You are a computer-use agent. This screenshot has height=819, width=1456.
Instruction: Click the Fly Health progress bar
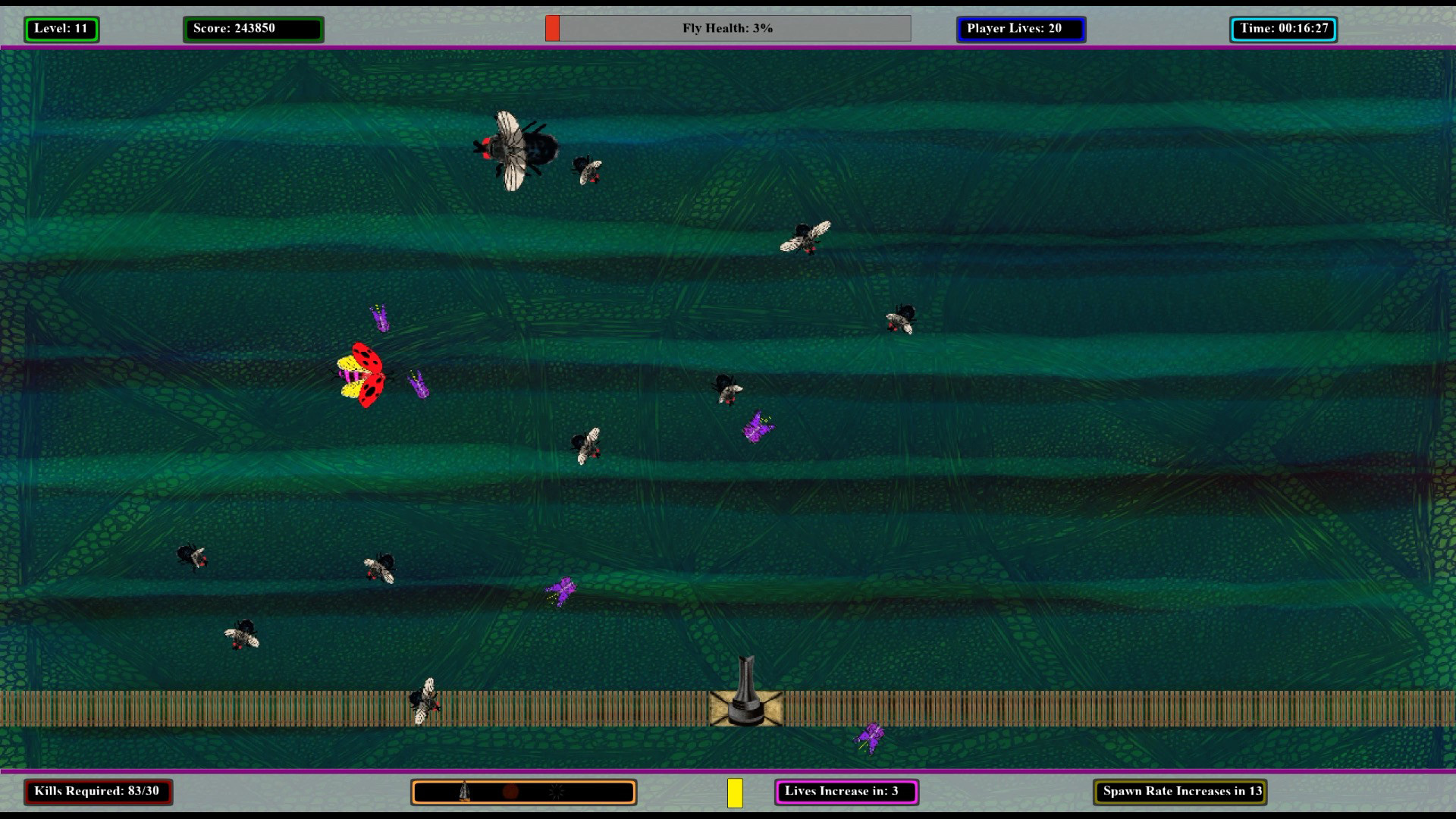pos(728,28)
